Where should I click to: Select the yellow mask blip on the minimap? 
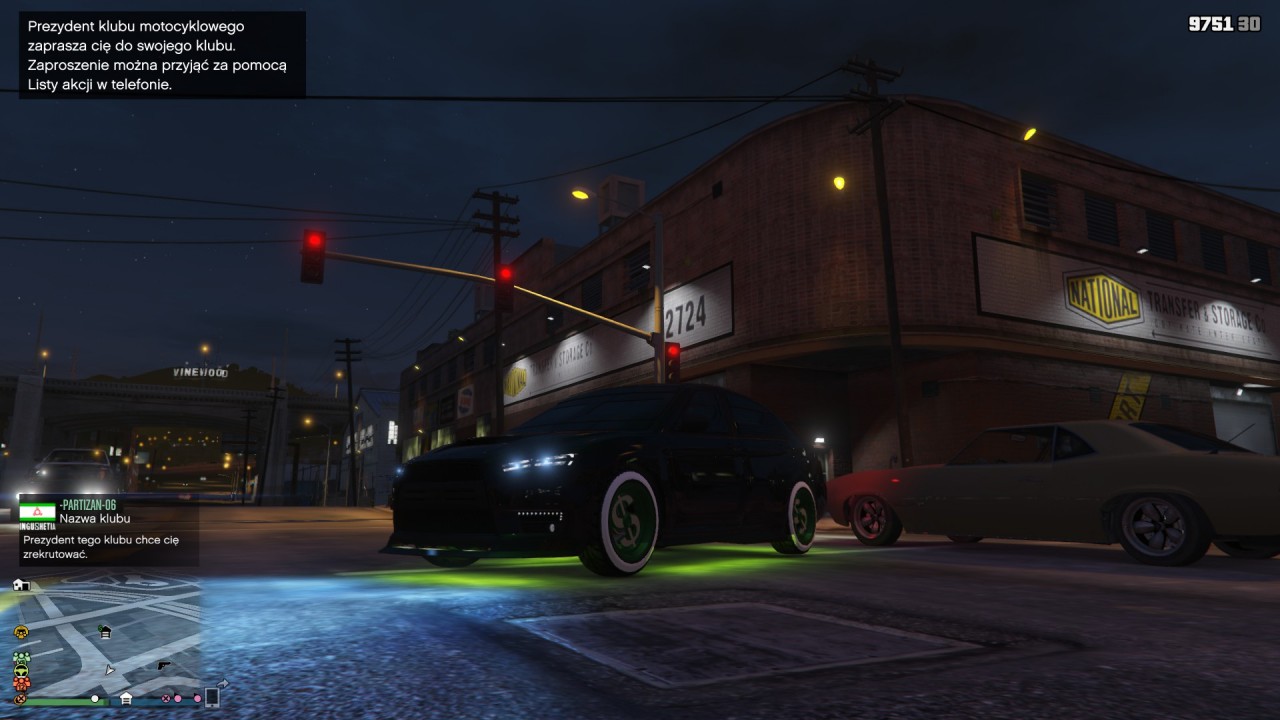[x=20, y=632]
